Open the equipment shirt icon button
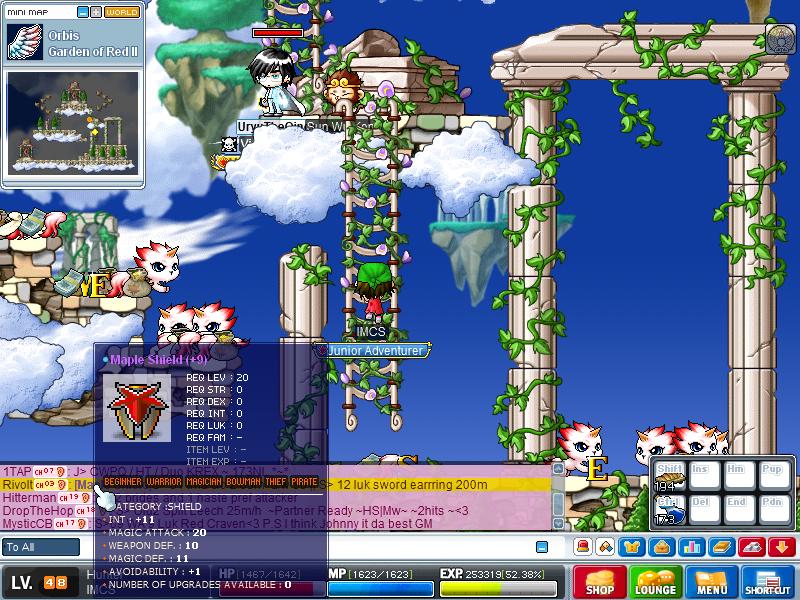This screenshot has height=600, width=800. (632, 547)
